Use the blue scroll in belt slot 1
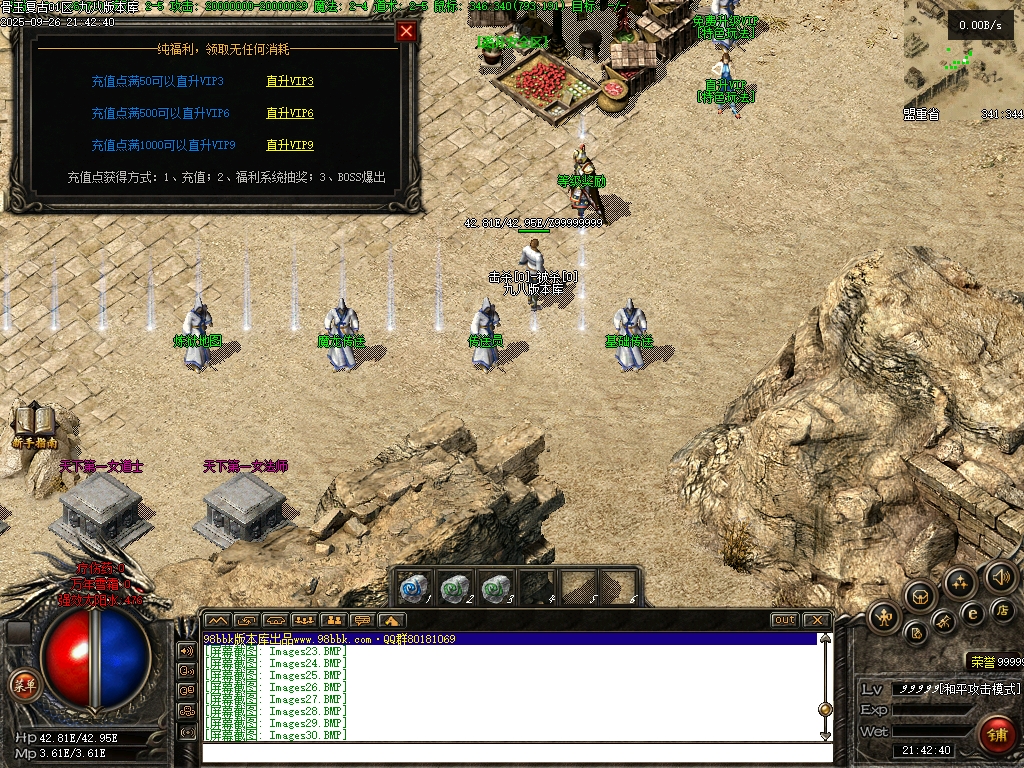This screenshot has width=1024, height=768. click(414, 587)
